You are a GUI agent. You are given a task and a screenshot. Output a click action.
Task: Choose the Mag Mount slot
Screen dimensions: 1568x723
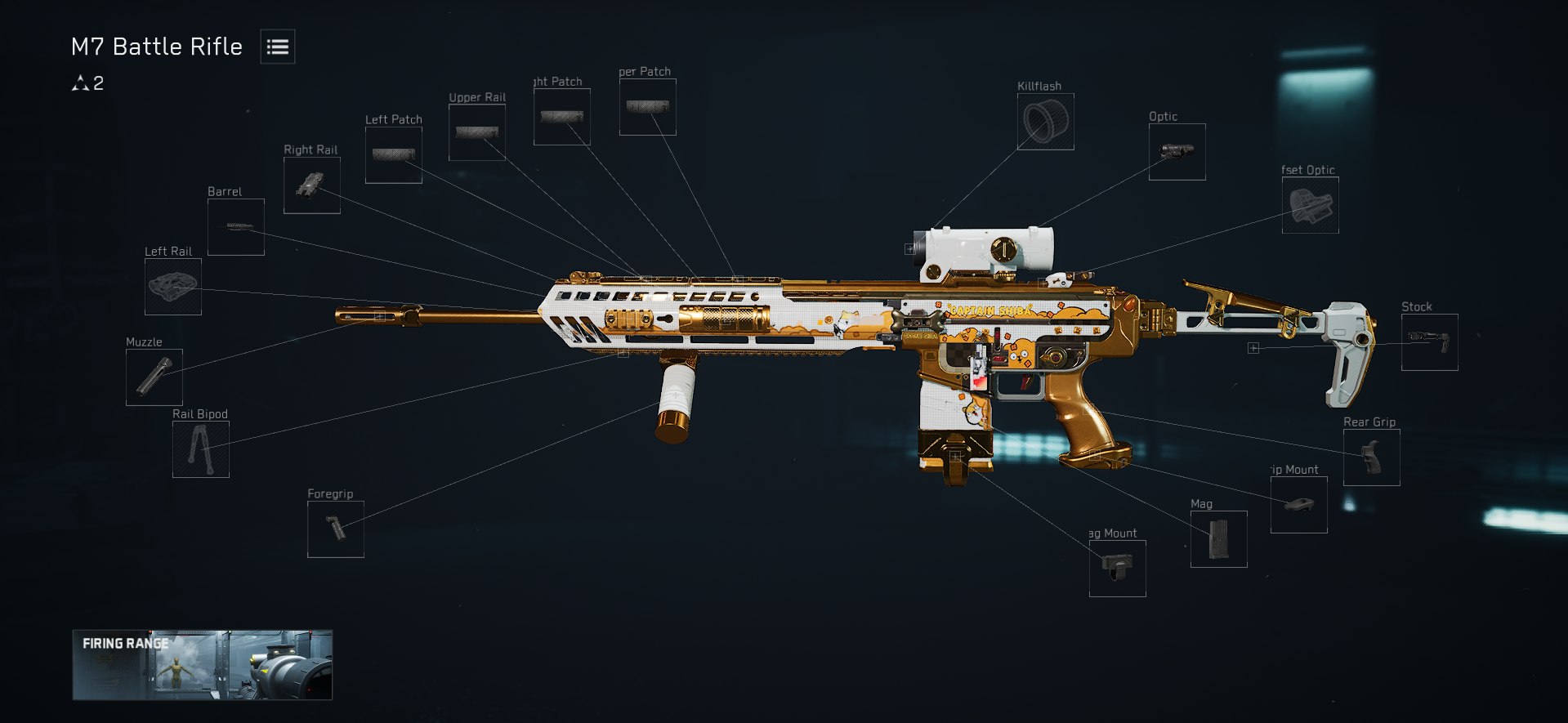[1118, 569]
